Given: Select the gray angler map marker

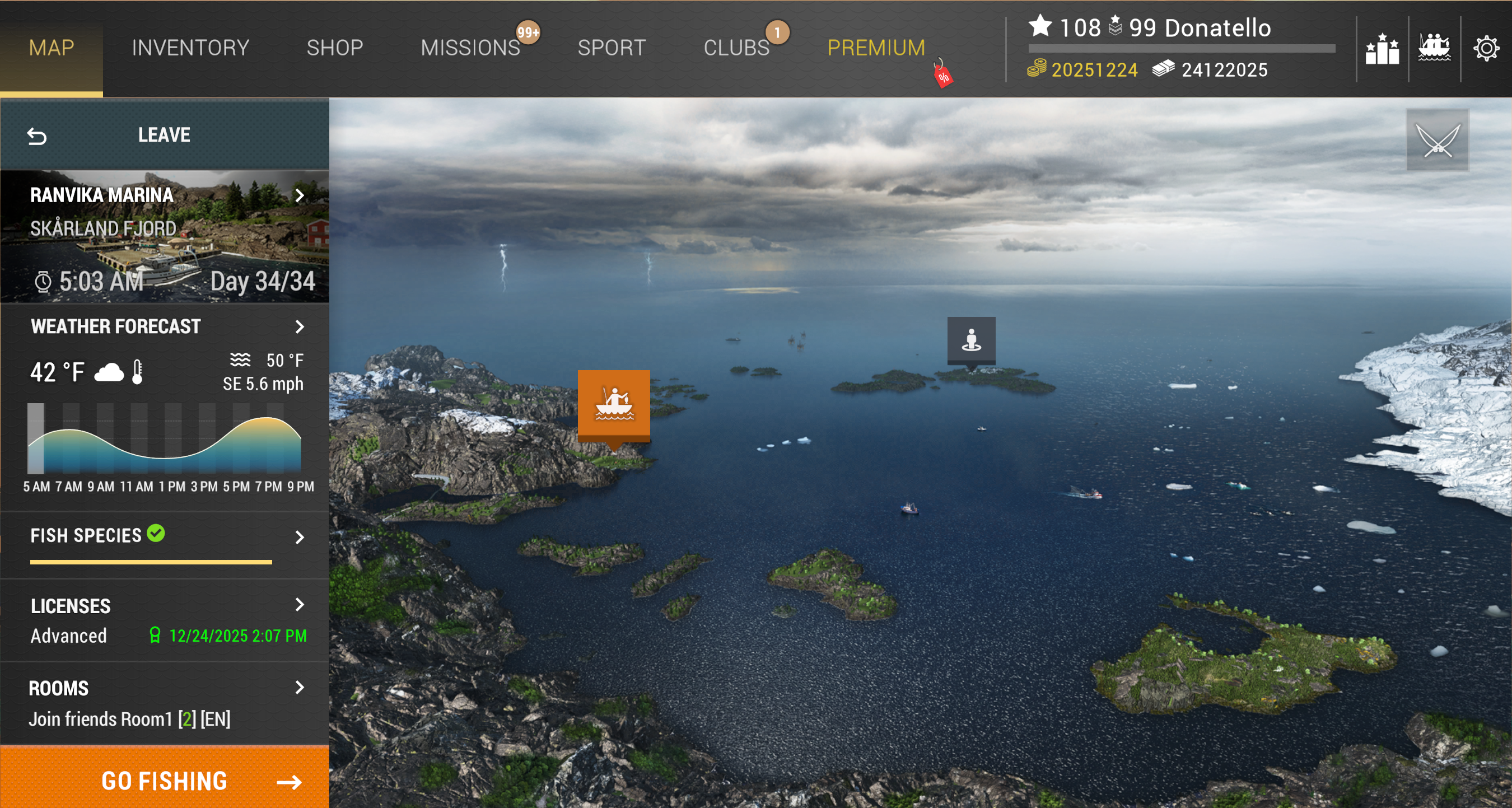Looking at the screenshot, I should tap(971, 340).
